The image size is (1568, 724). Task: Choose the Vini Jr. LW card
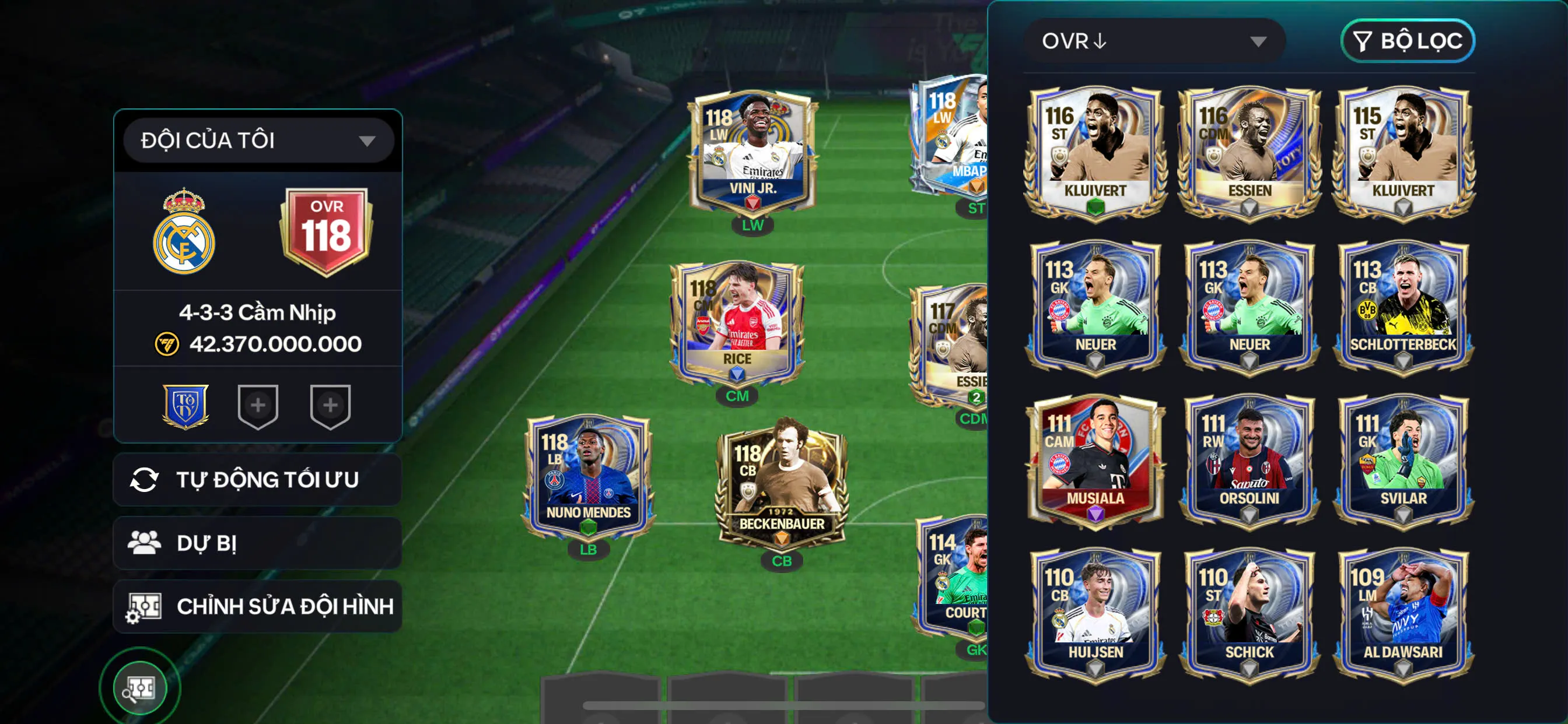coord(752,152)
